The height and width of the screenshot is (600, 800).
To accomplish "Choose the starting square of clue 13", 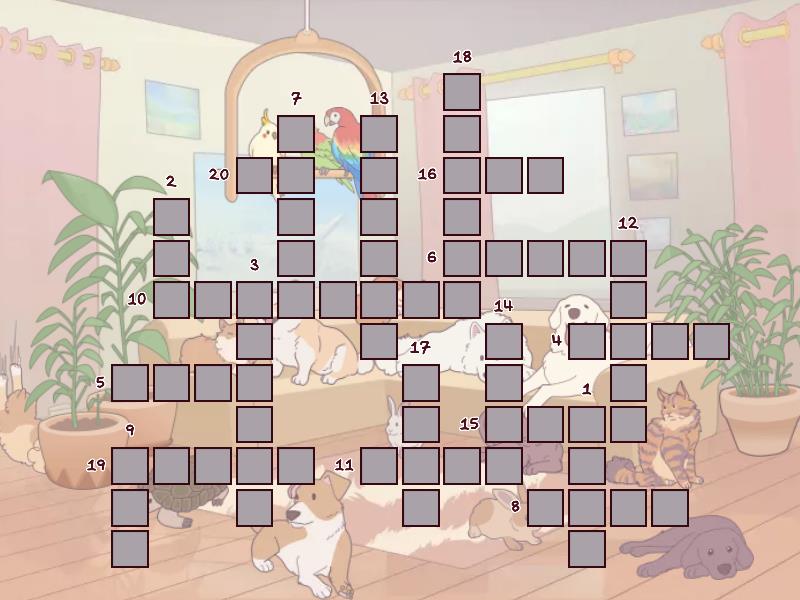I will [x=379, y=133].
